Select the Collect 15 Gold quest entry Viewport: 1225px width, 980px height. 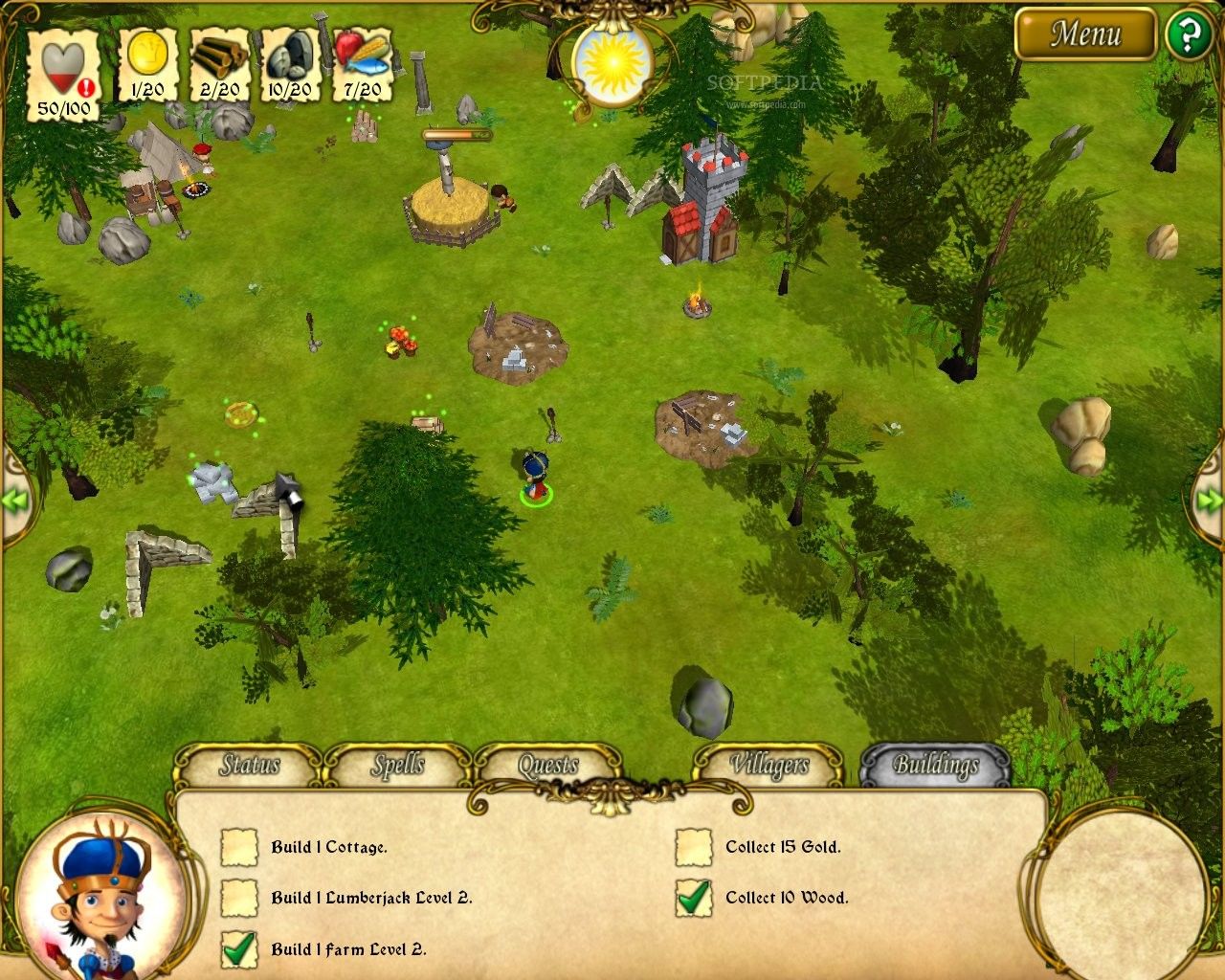tap(782, 847)
